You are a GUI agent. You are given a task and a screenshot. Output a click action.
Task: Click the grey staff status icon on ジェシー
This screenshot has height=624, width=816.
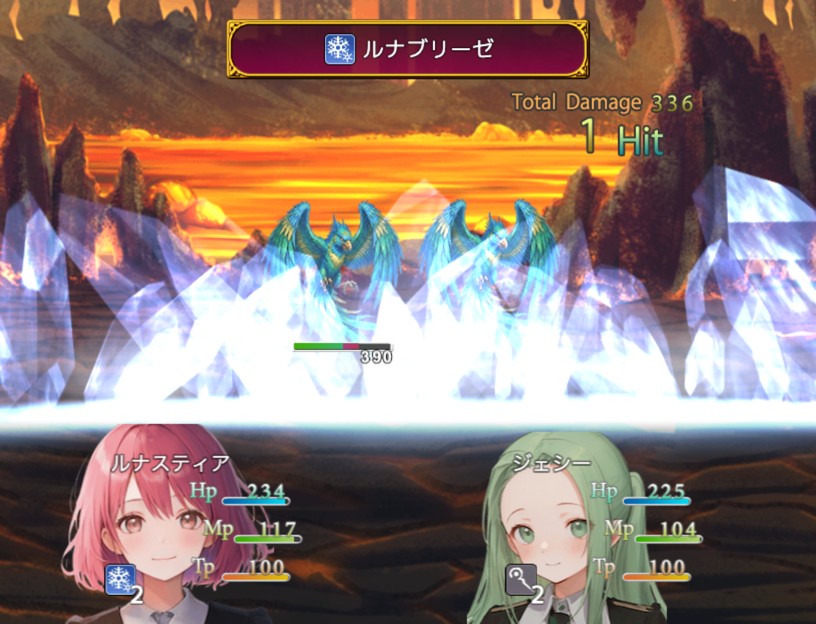[521, 579]
